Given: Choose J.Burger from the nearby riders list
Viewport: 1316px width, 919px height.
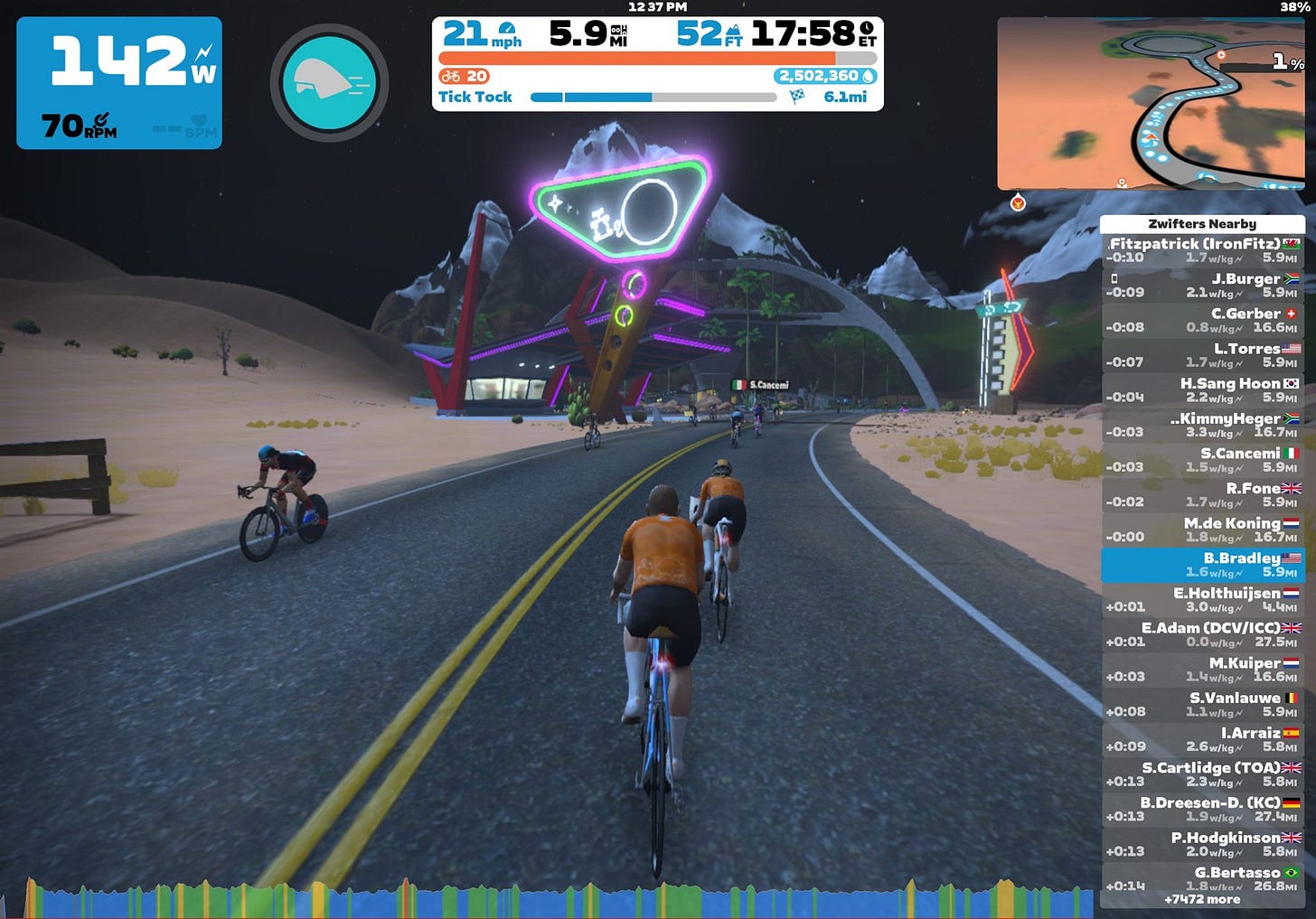Looking at the screenshot, I should click(1202, 286).
